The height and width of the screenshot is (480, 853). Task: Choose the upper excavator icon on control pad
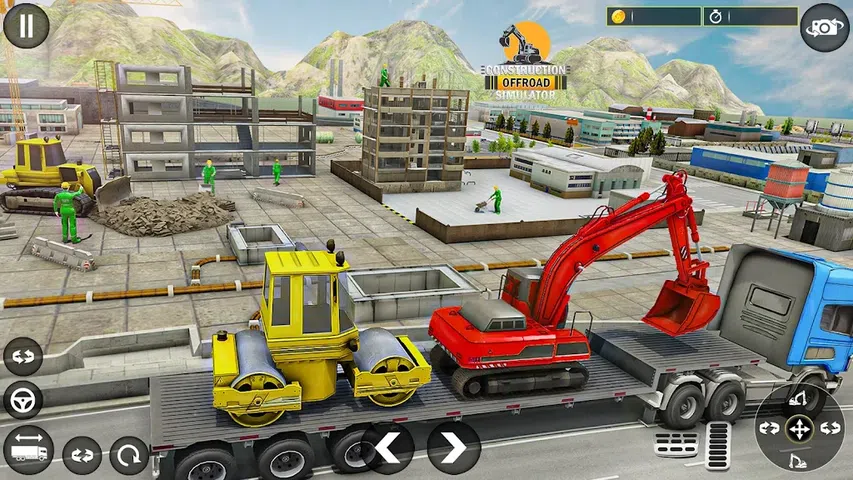tap(799, 399)
